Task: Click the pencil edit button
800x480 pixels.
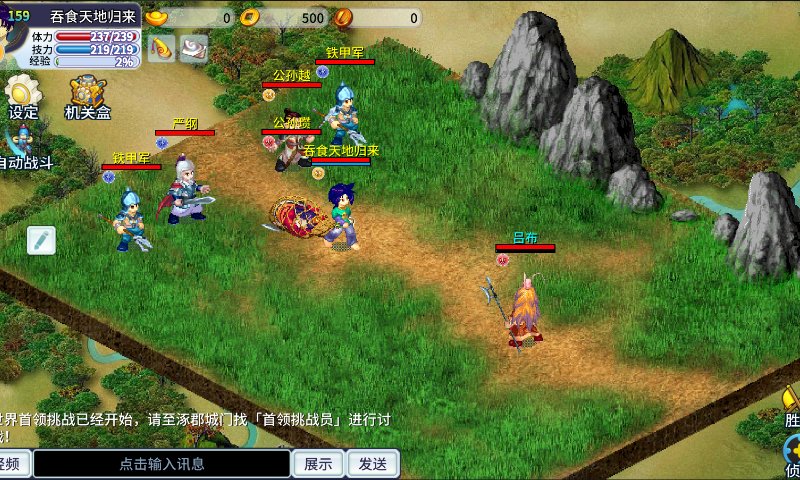Action: tap(41, 240)
